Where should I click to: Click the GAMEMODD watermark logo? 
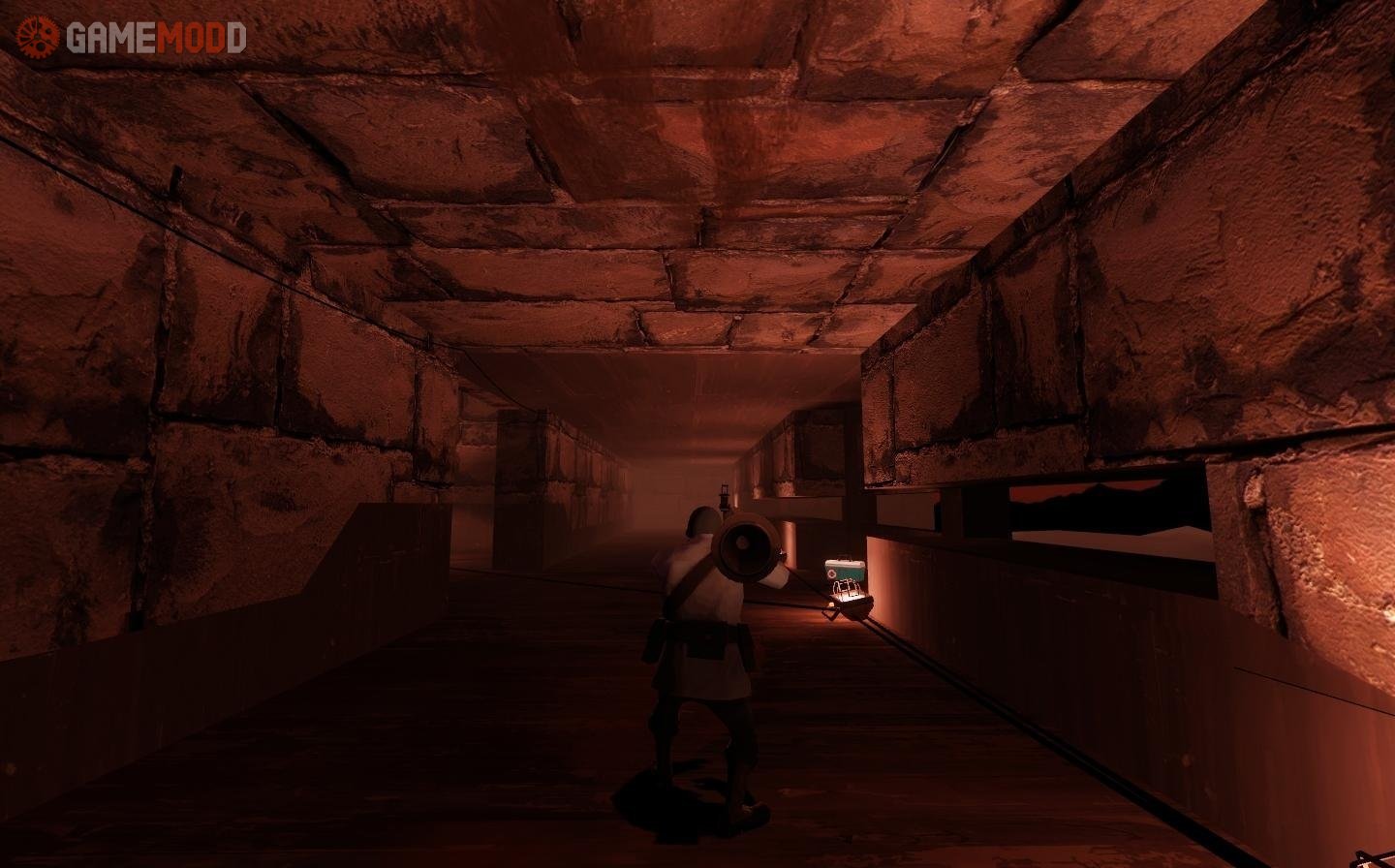(x=131, y=38)
